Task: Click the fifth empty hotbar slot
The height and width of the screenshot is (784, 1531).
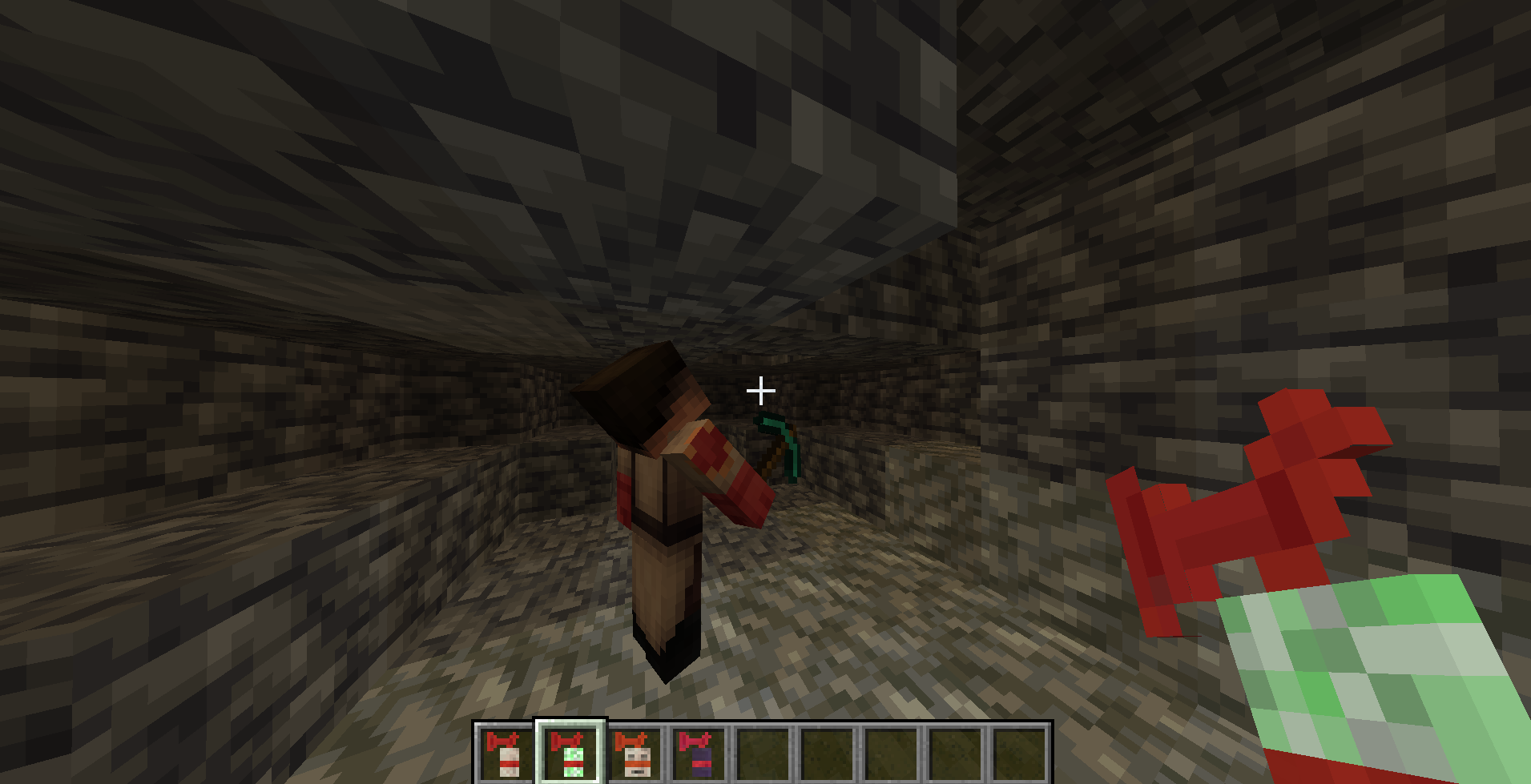Action: coord(761,754)
